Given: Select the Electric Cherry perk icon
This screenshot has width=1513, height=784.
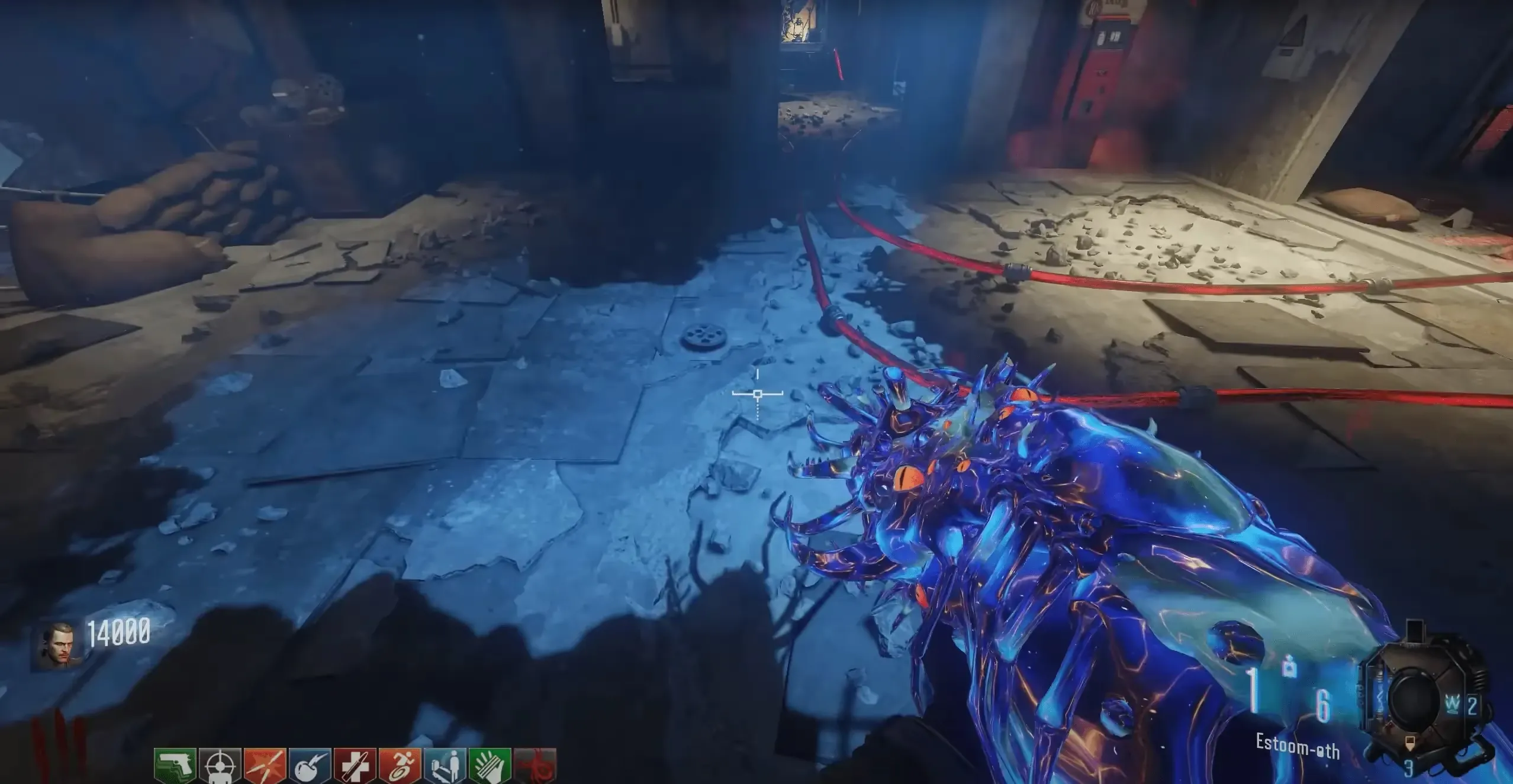Looking at the screenshot, I should point(310,766).
